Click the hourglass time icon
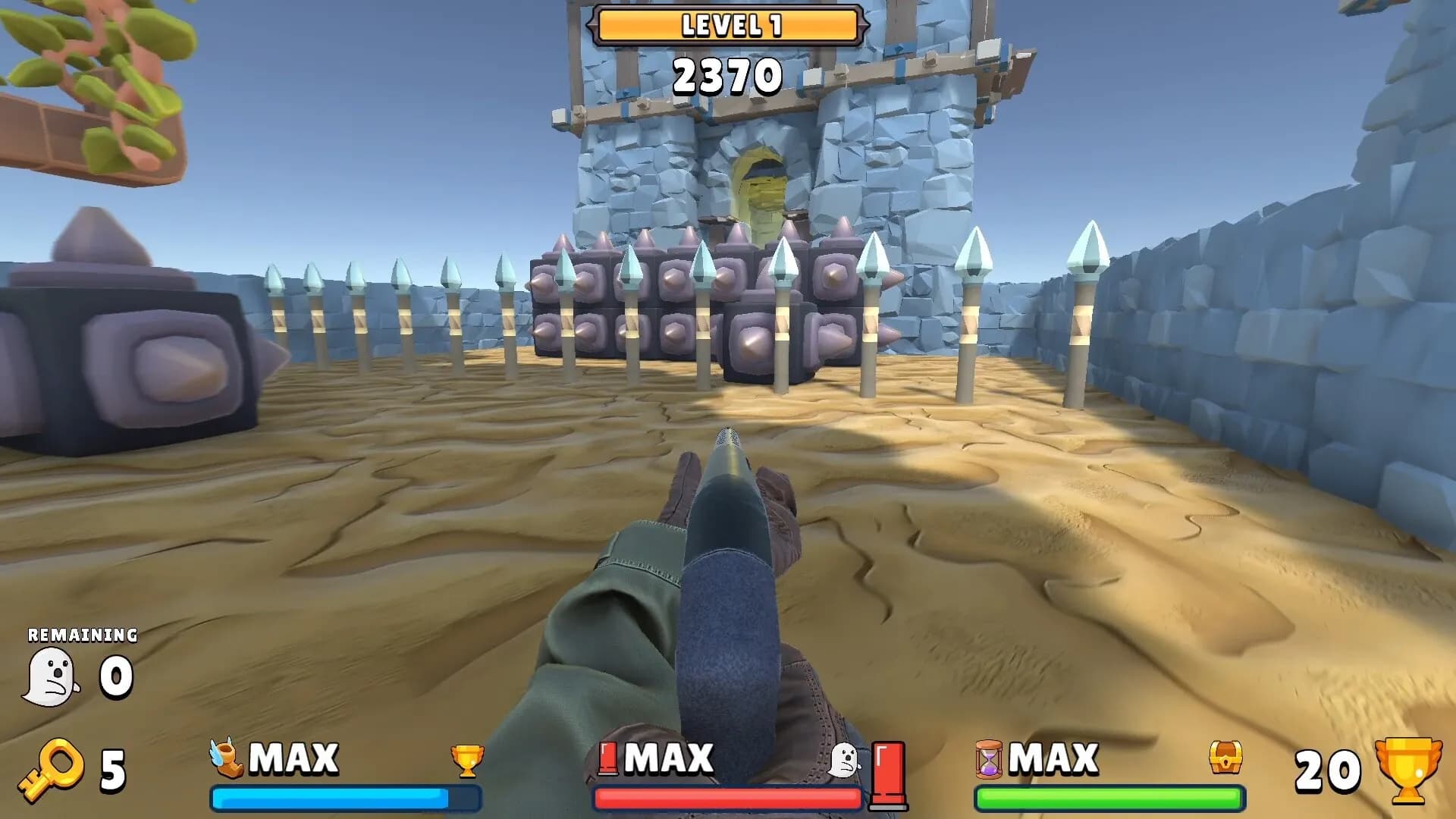1456x819 pixels. click(x=988, y=760)
